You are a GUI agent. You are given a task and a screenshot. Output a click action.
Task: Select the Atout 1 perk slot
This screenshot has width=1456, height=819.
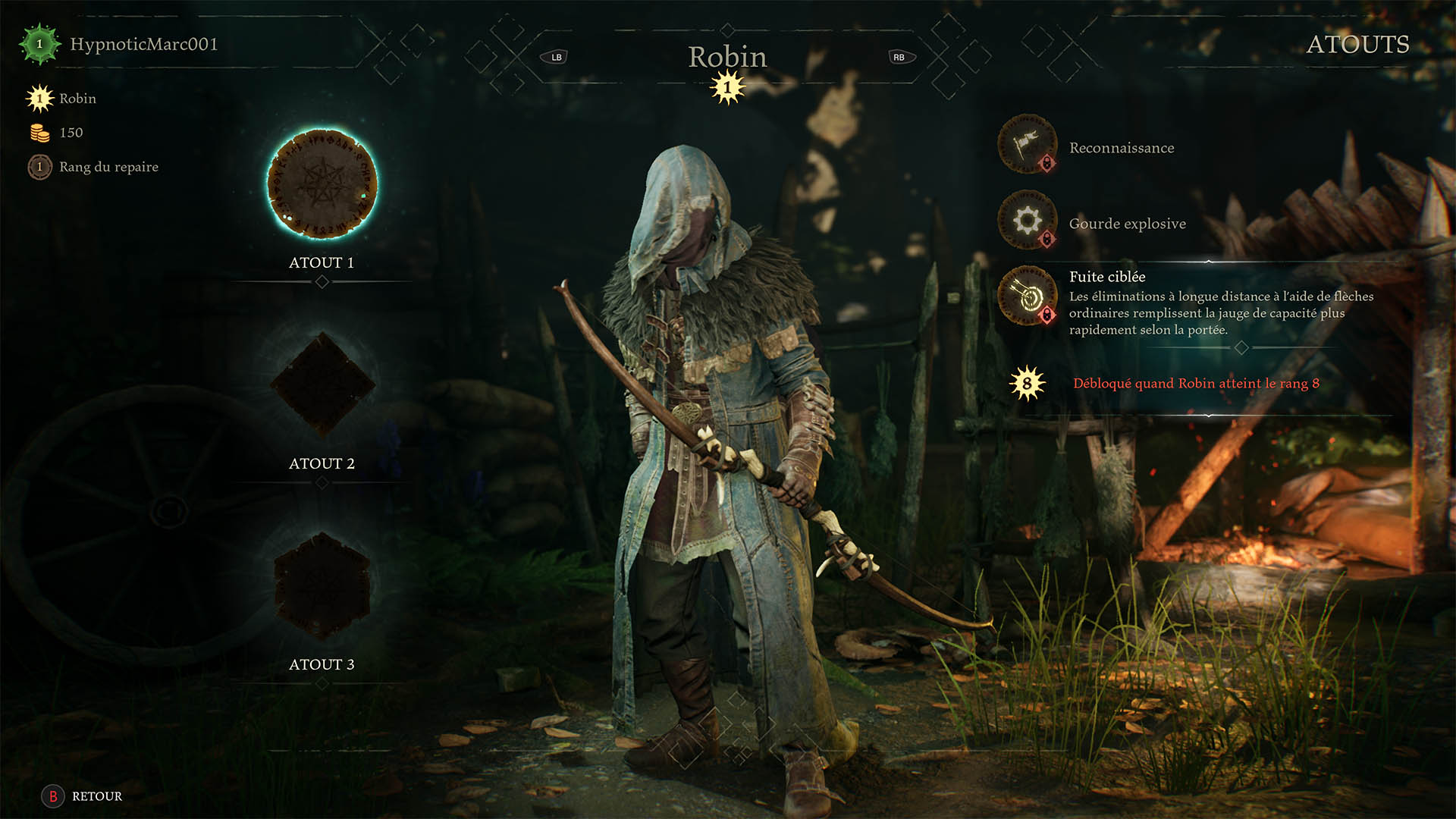tap(322, 184)
